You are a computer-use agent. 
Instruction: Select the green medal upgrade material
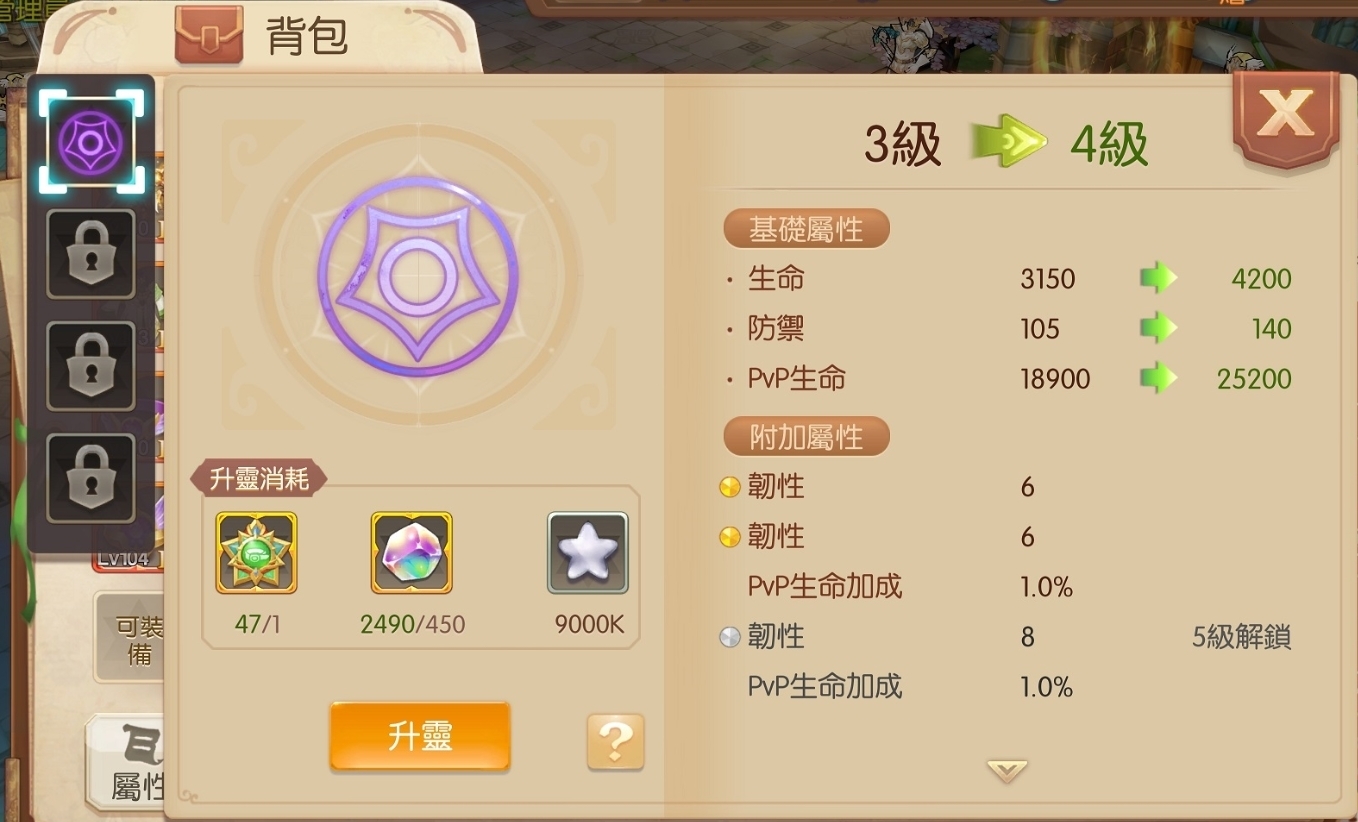pyautogui.click(x=255, y=552)
